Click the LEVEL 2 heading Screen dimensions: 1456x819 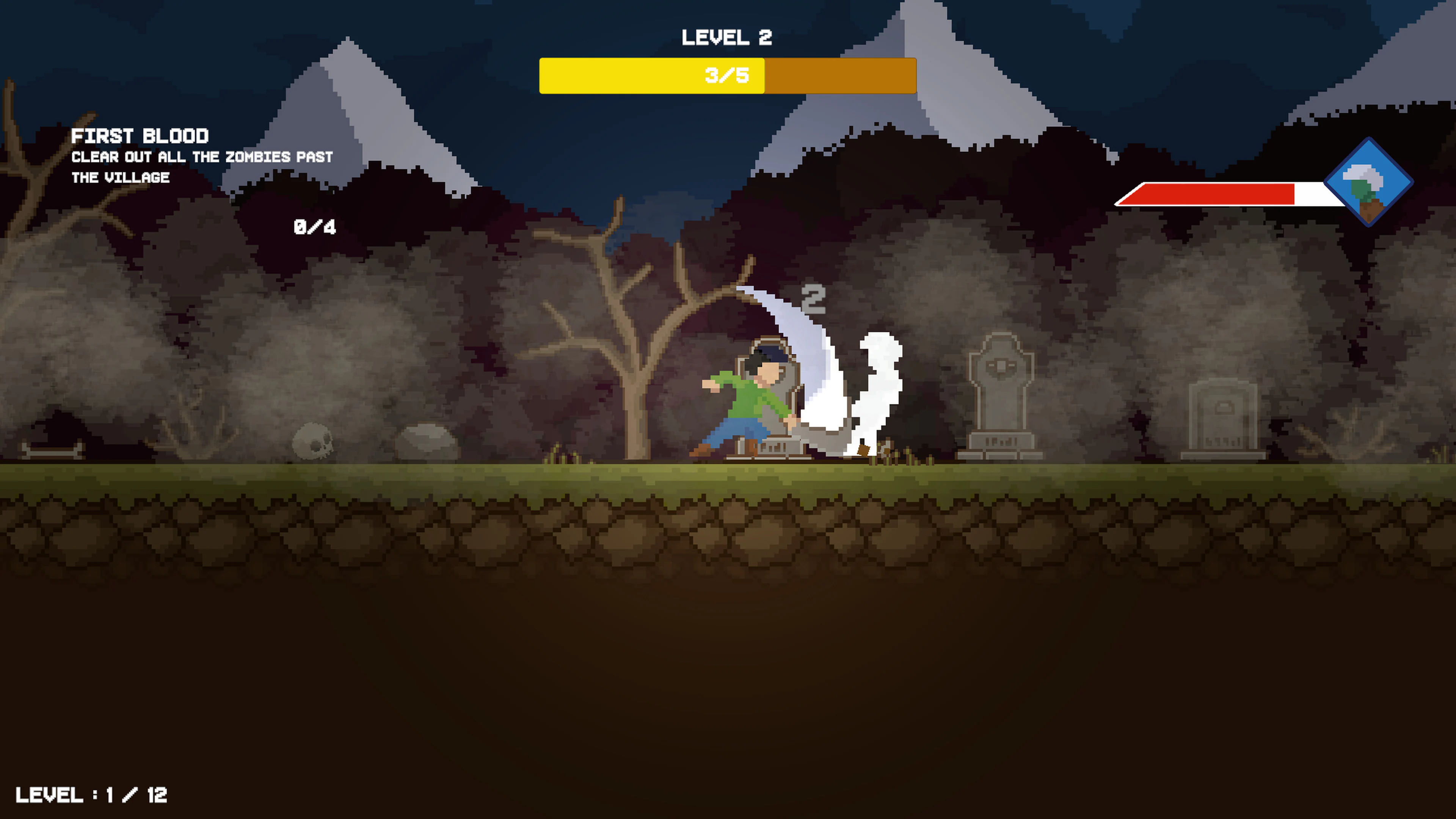[x=728, y=37]
